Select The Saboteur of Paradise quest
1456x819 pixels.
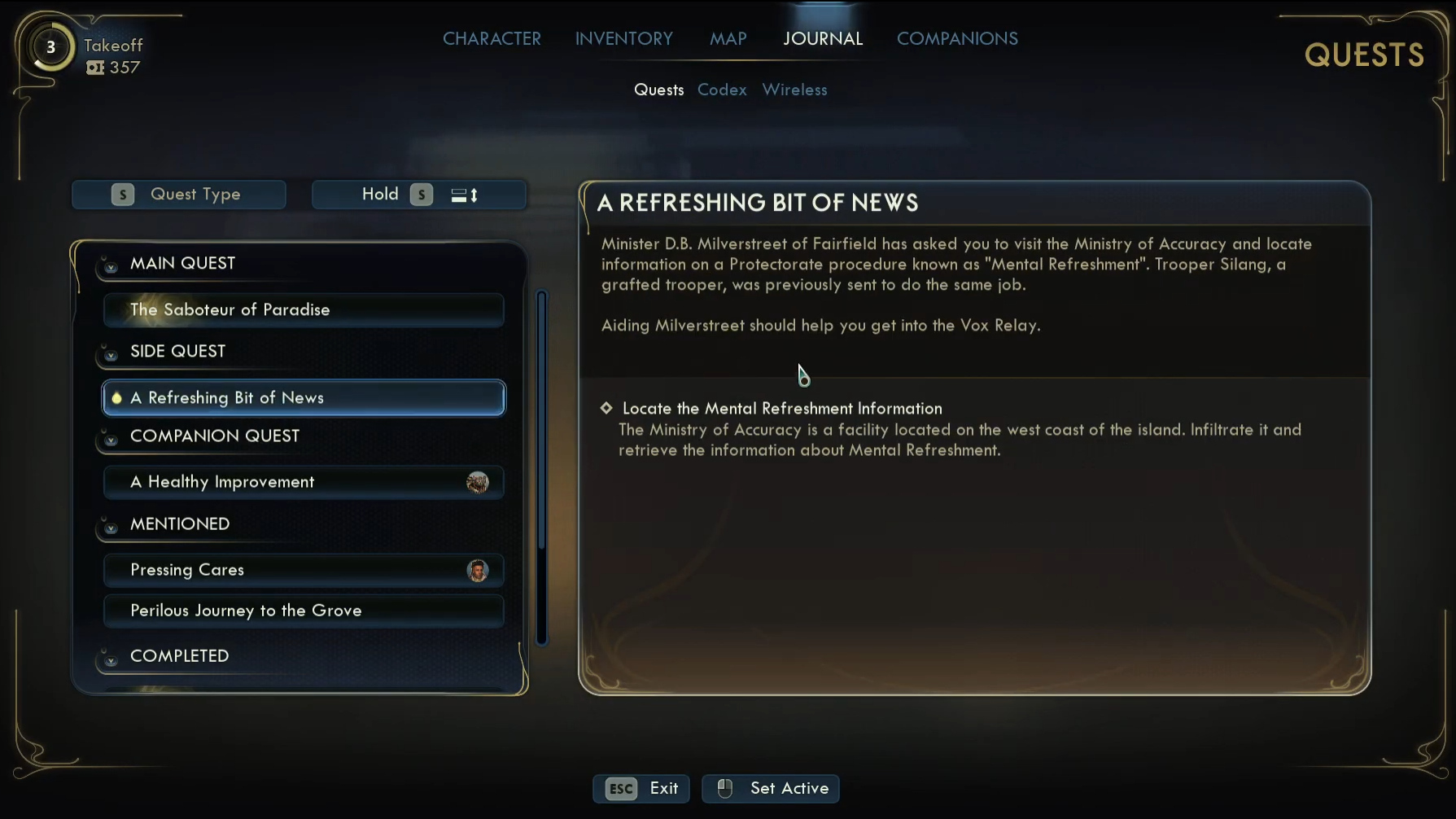pos(303,310)
